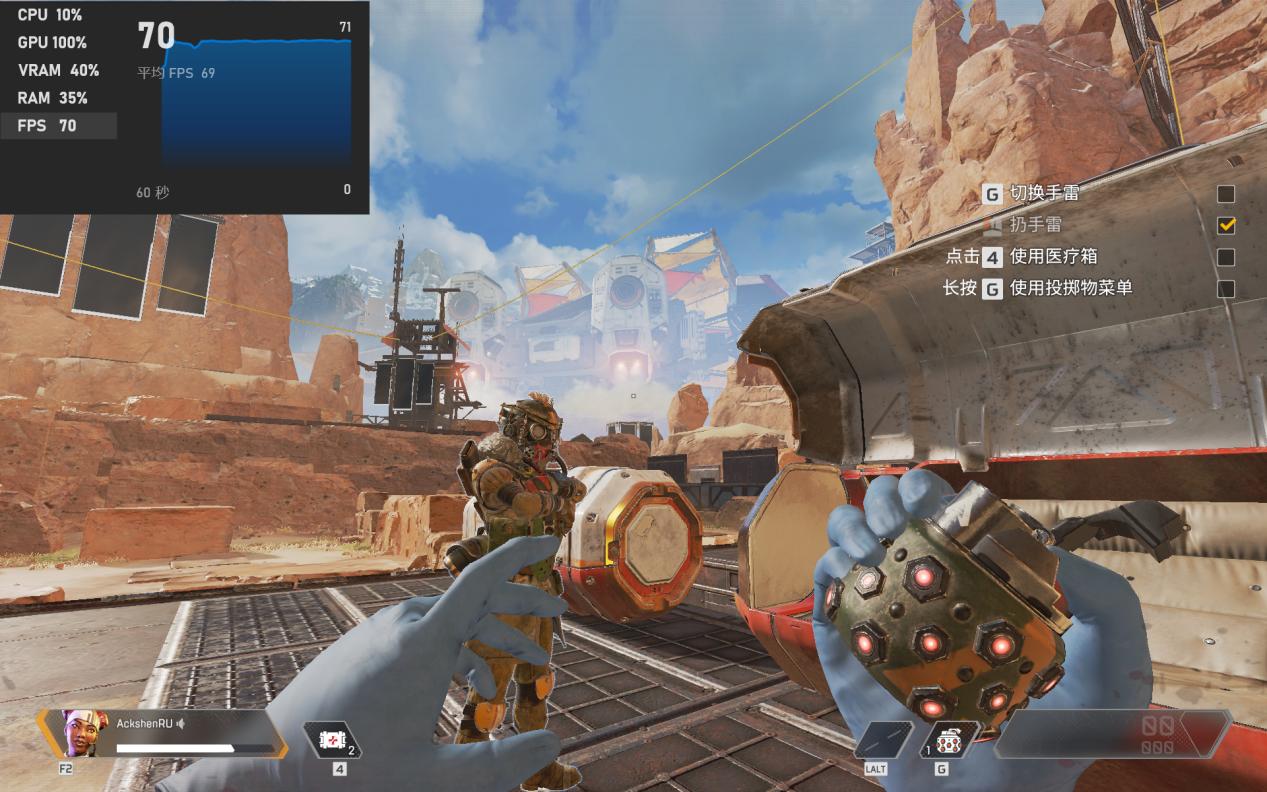Show the VRAM usage graph

point(58,70)
